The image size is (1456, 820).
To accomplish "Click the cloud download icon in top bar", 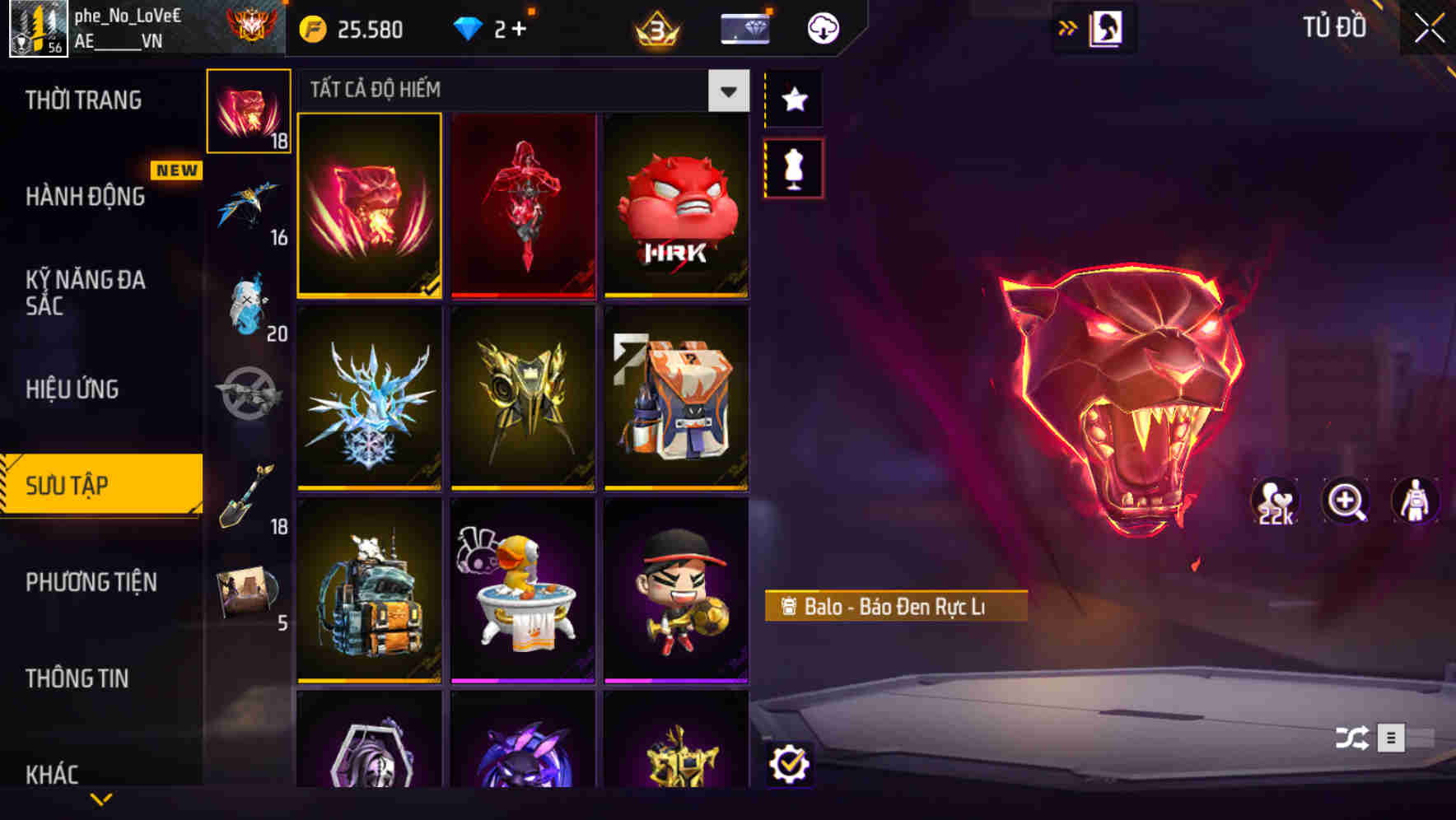I will pos(823,27).
